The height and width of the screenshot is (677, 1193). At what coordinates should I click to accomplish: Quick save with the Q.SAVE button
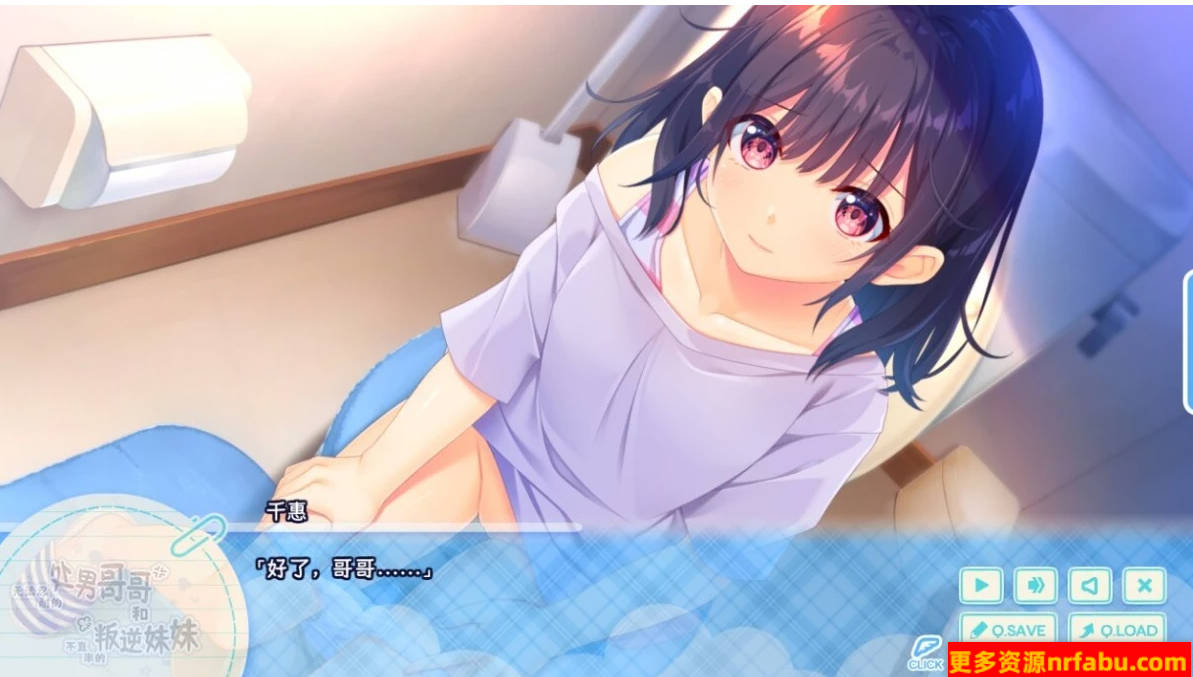coord(1008,629)
